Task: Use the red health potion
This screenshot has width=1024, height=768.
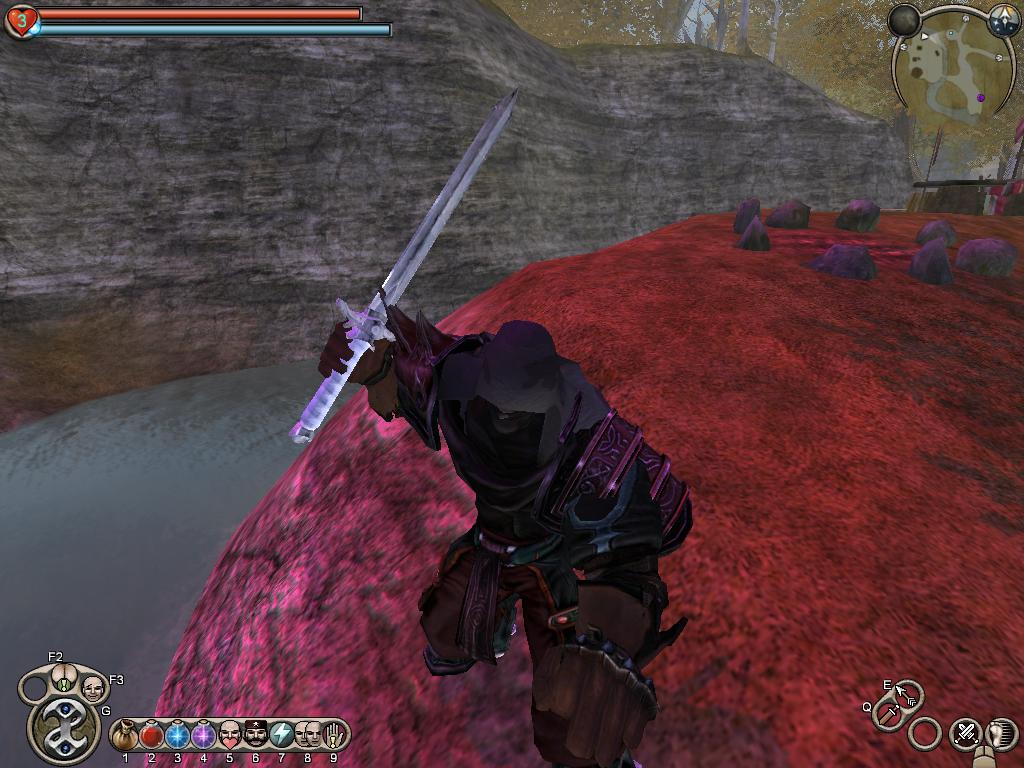Action: [152, 736]
